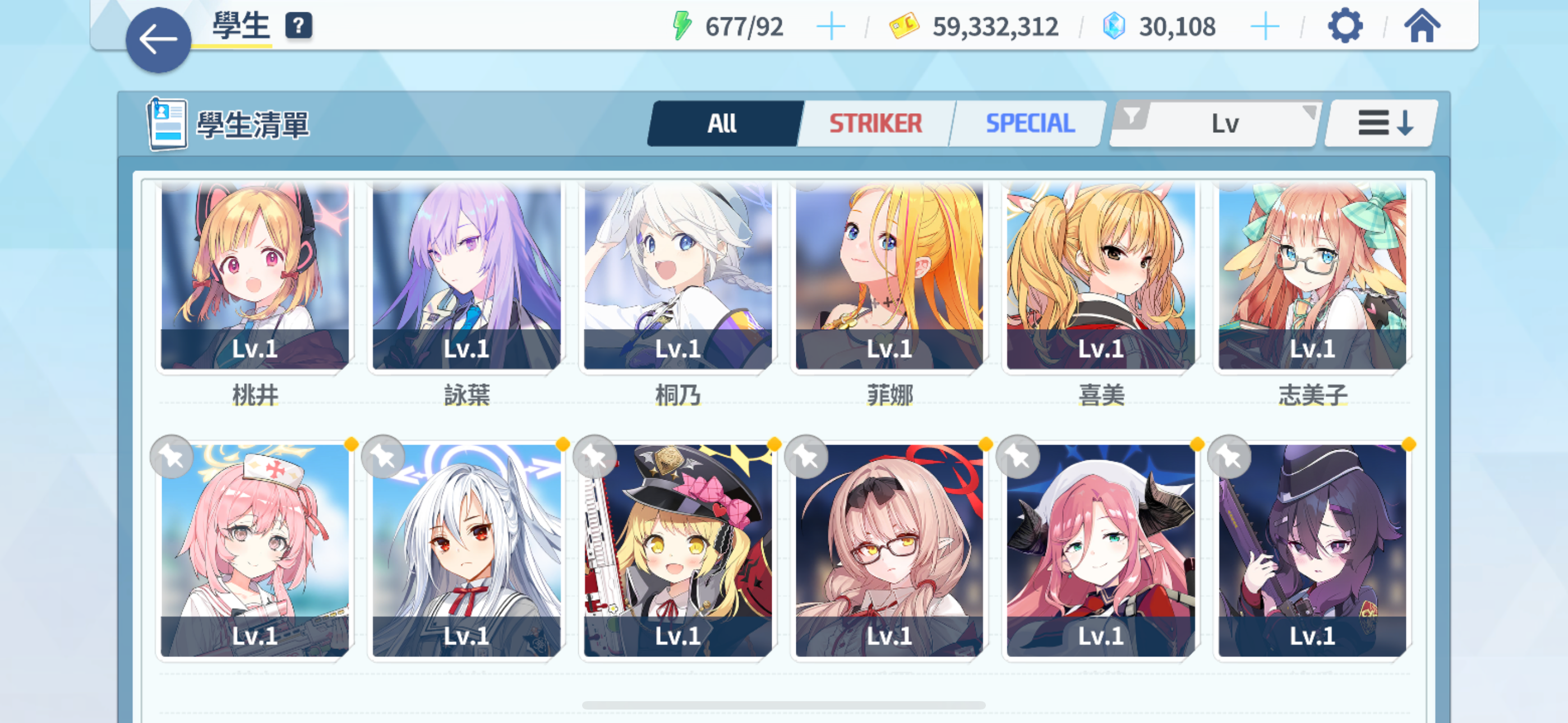1568x723 pixels.
Task: Switch to the SPECIAL tab
Action: point(1028,122)
